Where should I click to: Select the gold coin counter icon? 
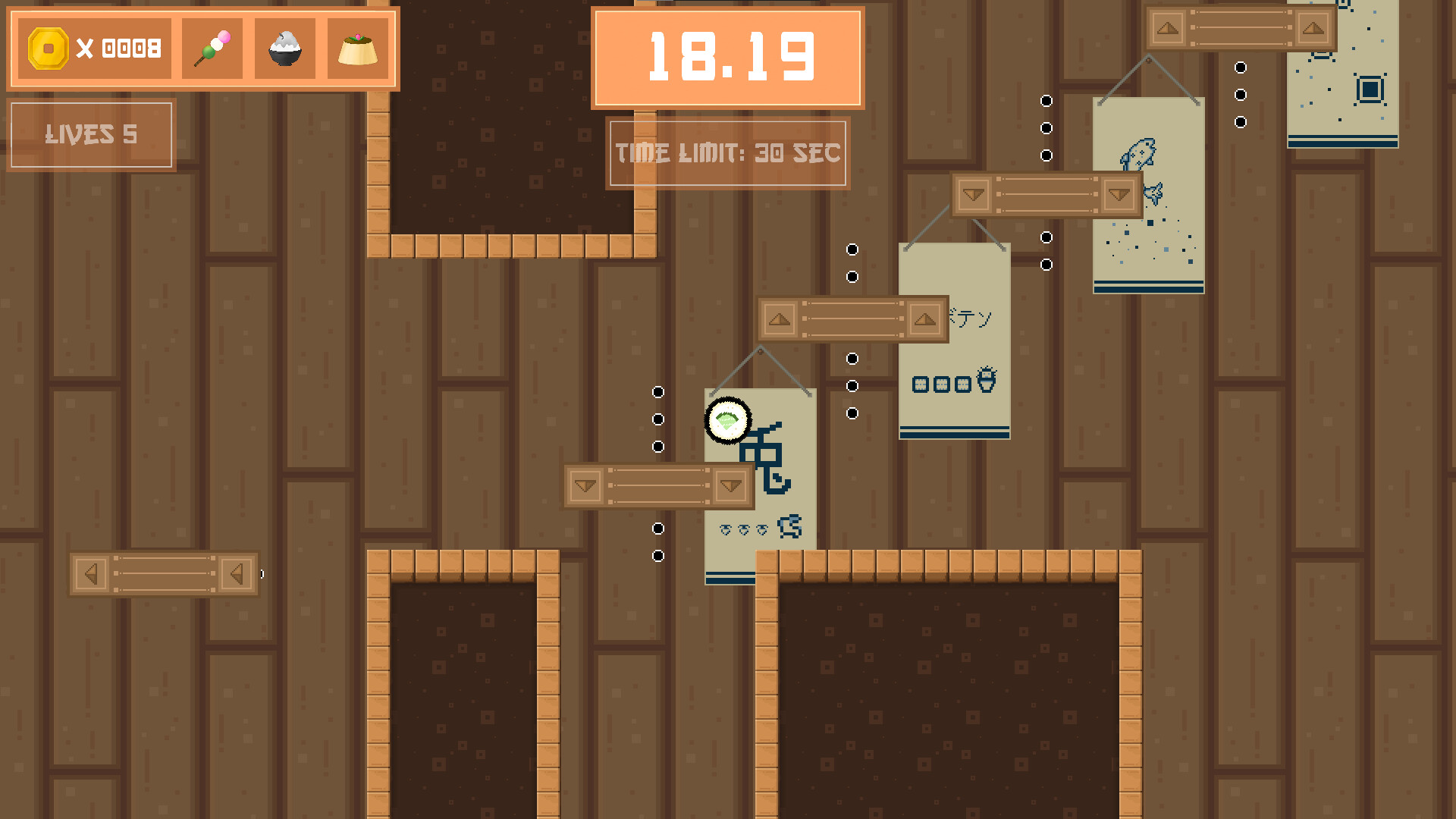[x=47, y=48]
